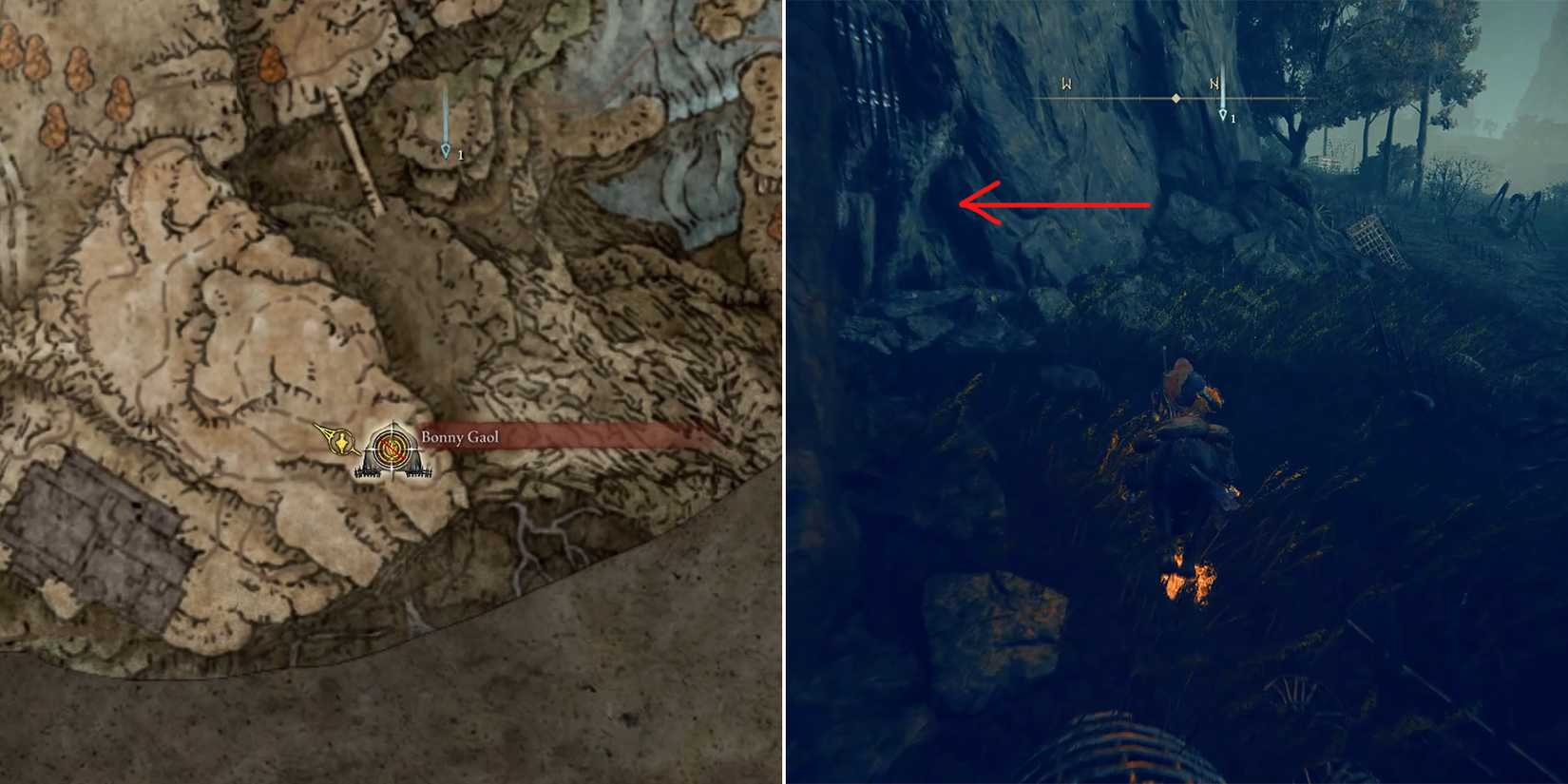Click the glowing torch flame near the character
The image size is (1568, 784).
[x=1186, y=578]
